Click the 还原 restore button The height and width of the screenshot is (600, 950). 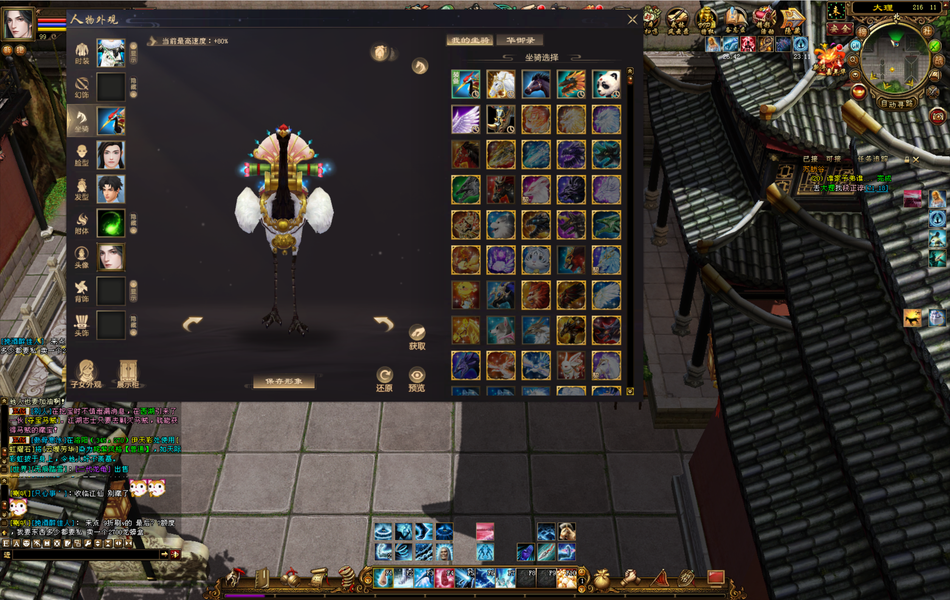384,376
